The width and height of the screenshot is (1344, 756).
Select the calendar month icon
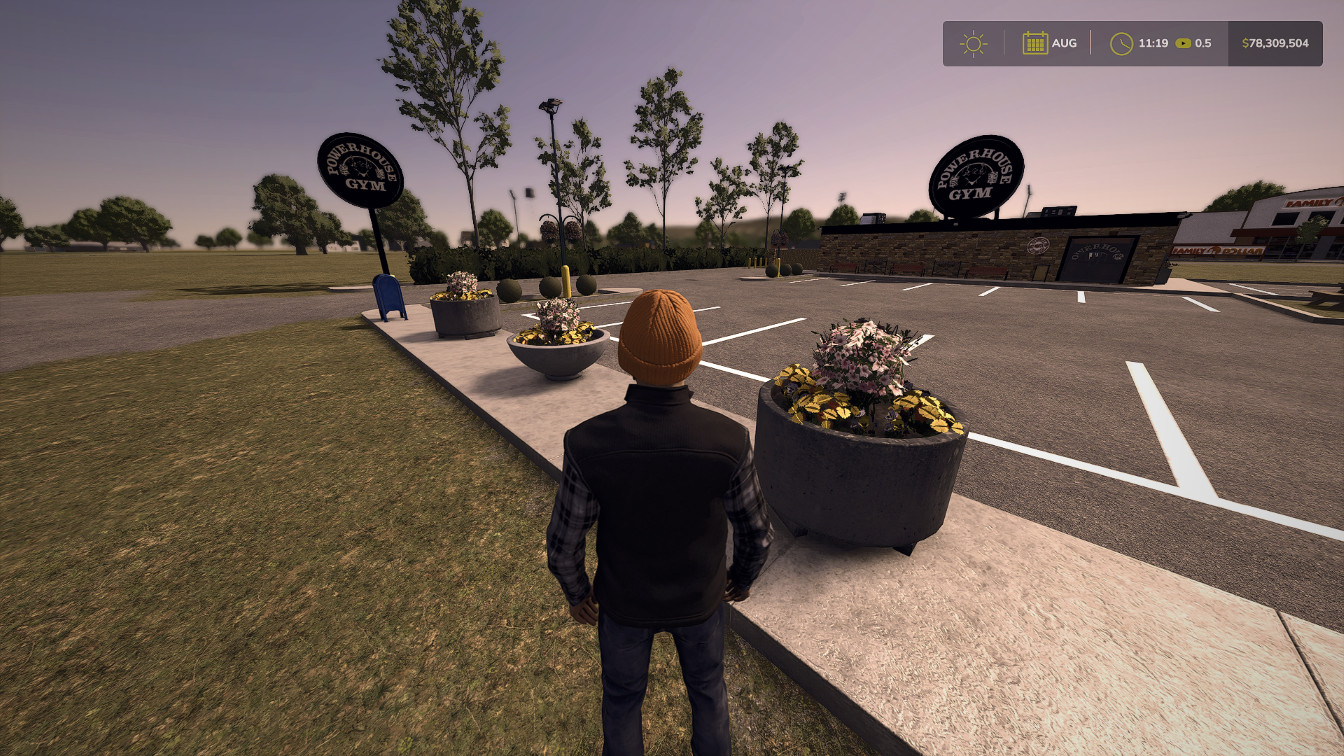(1035, 43)
